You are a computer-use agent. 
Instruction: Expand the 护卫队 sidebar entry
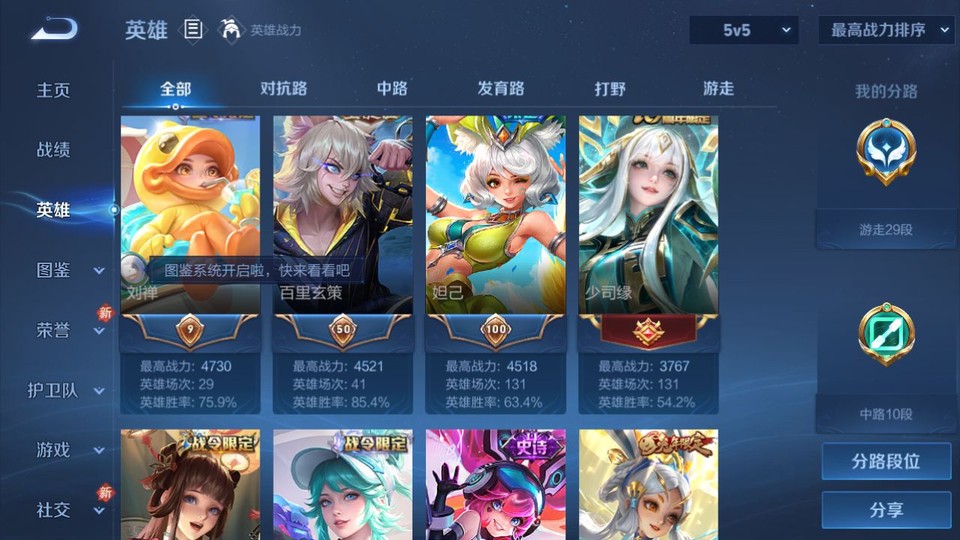tap(66, 390)
